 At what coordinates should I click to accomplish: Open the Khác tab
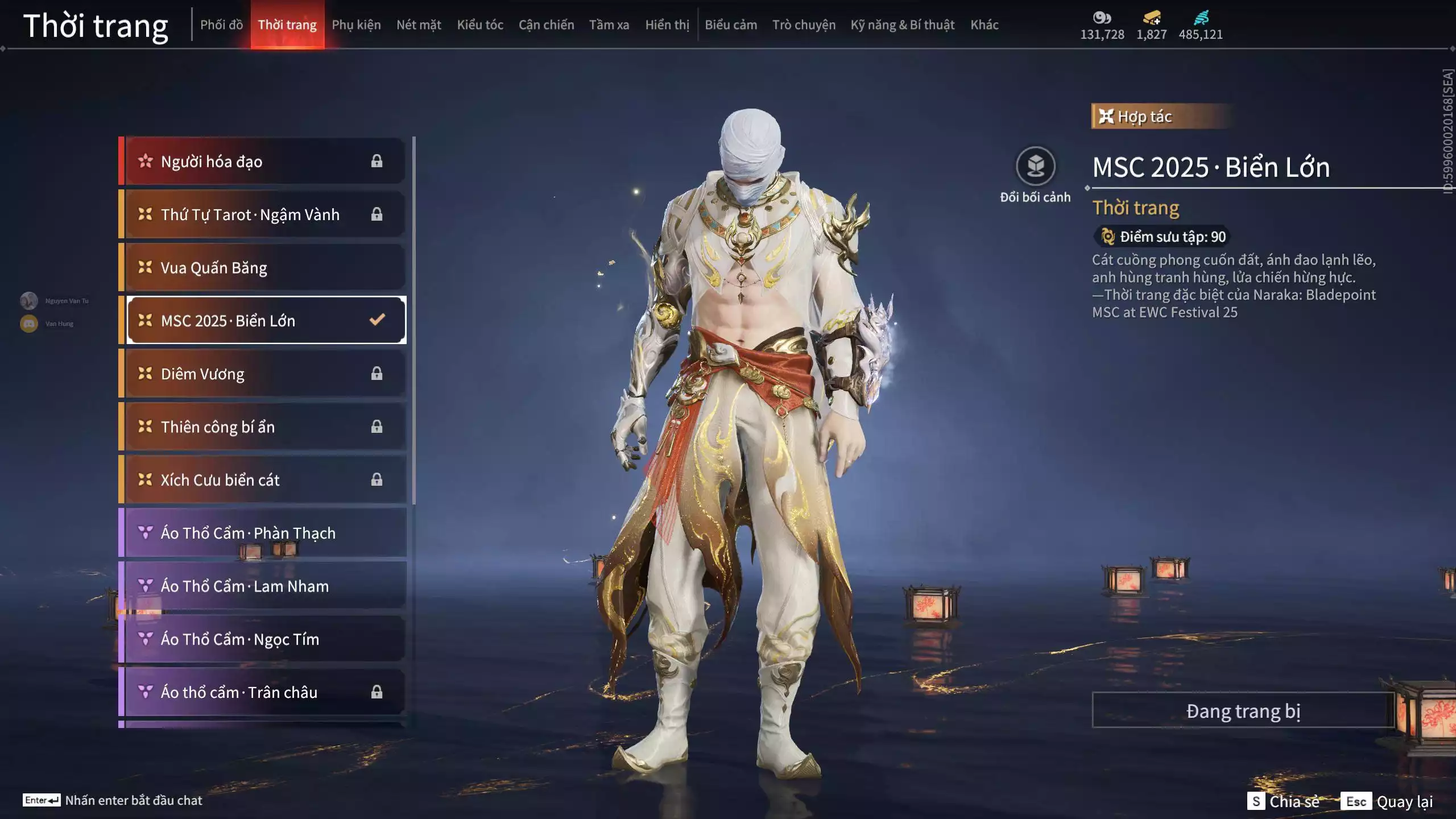pos(984,25)
